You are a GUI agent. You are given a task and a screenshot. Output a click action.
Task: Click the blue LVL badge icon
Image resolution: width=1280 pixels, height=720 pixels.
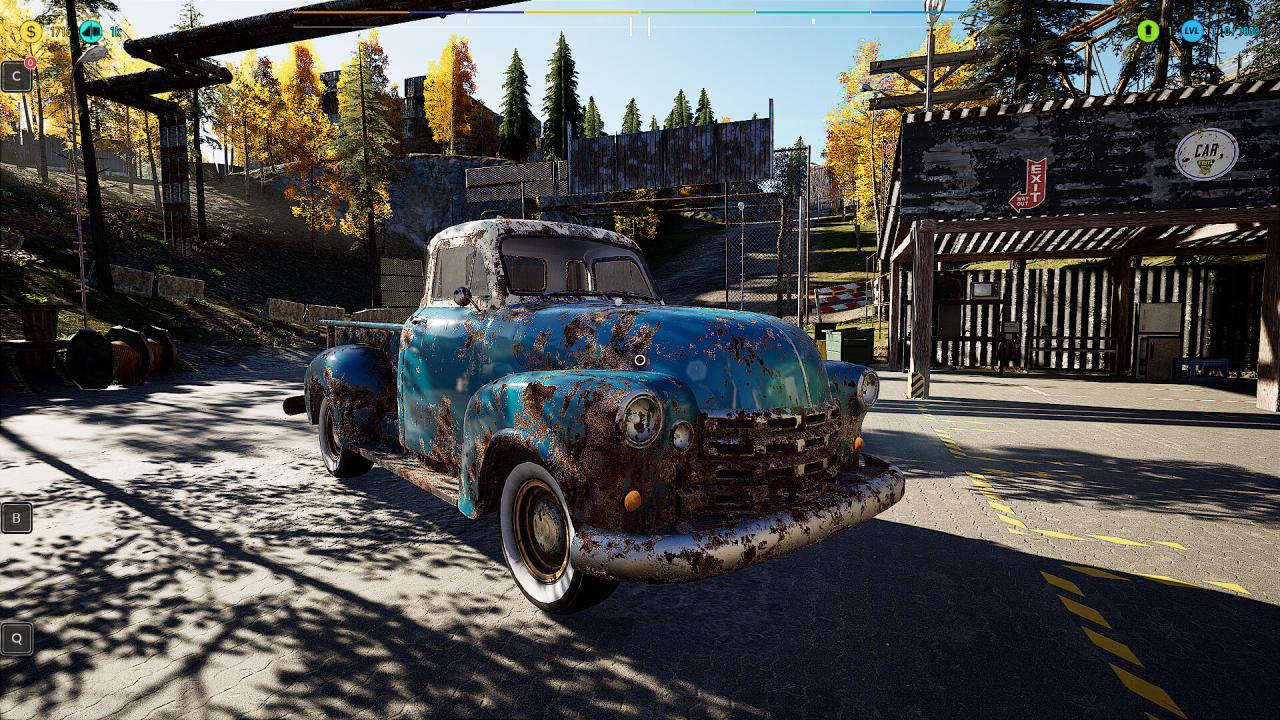1191,31
